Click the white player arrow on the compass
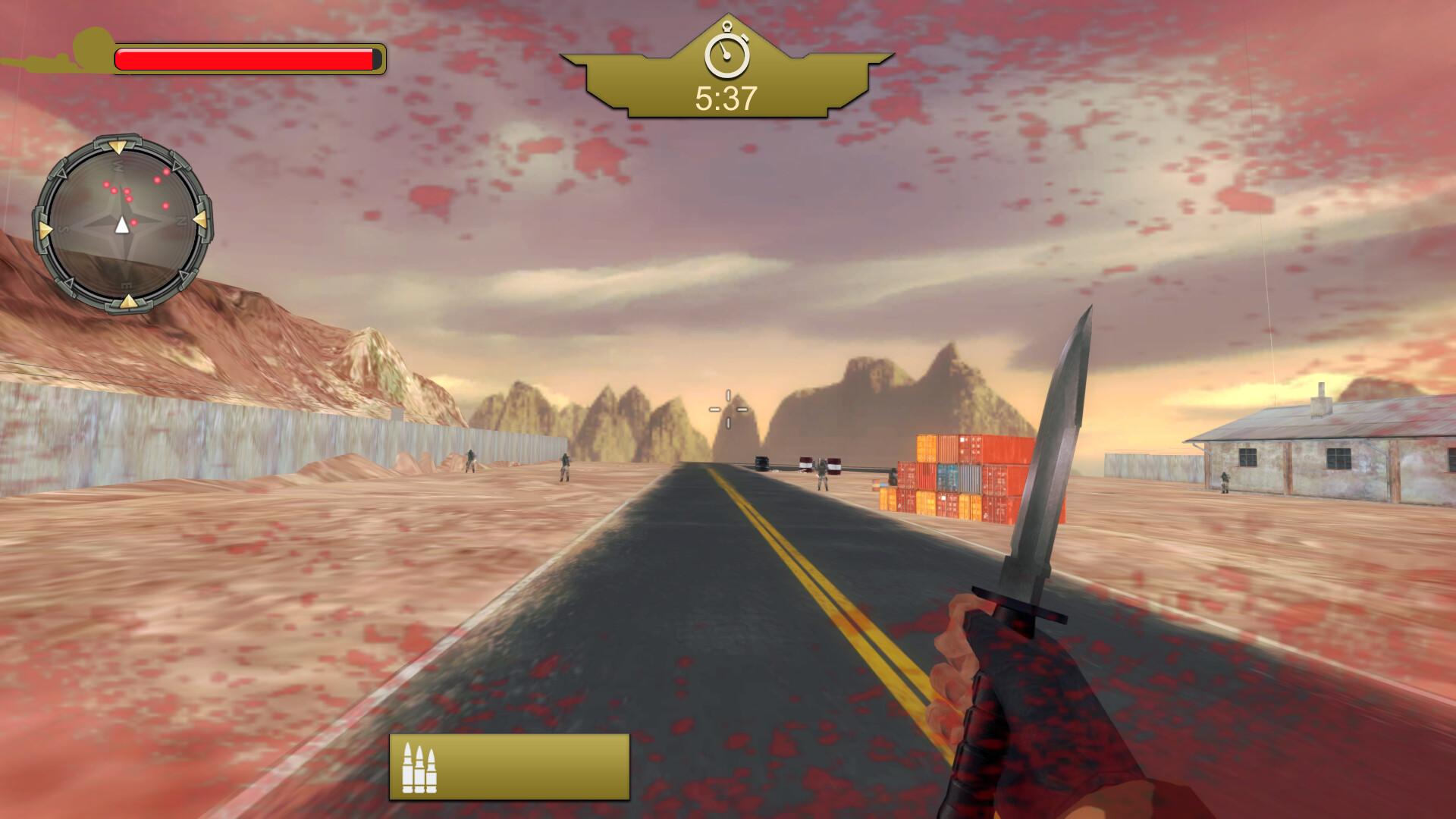1456x819 pixels. tap(122, 224)
